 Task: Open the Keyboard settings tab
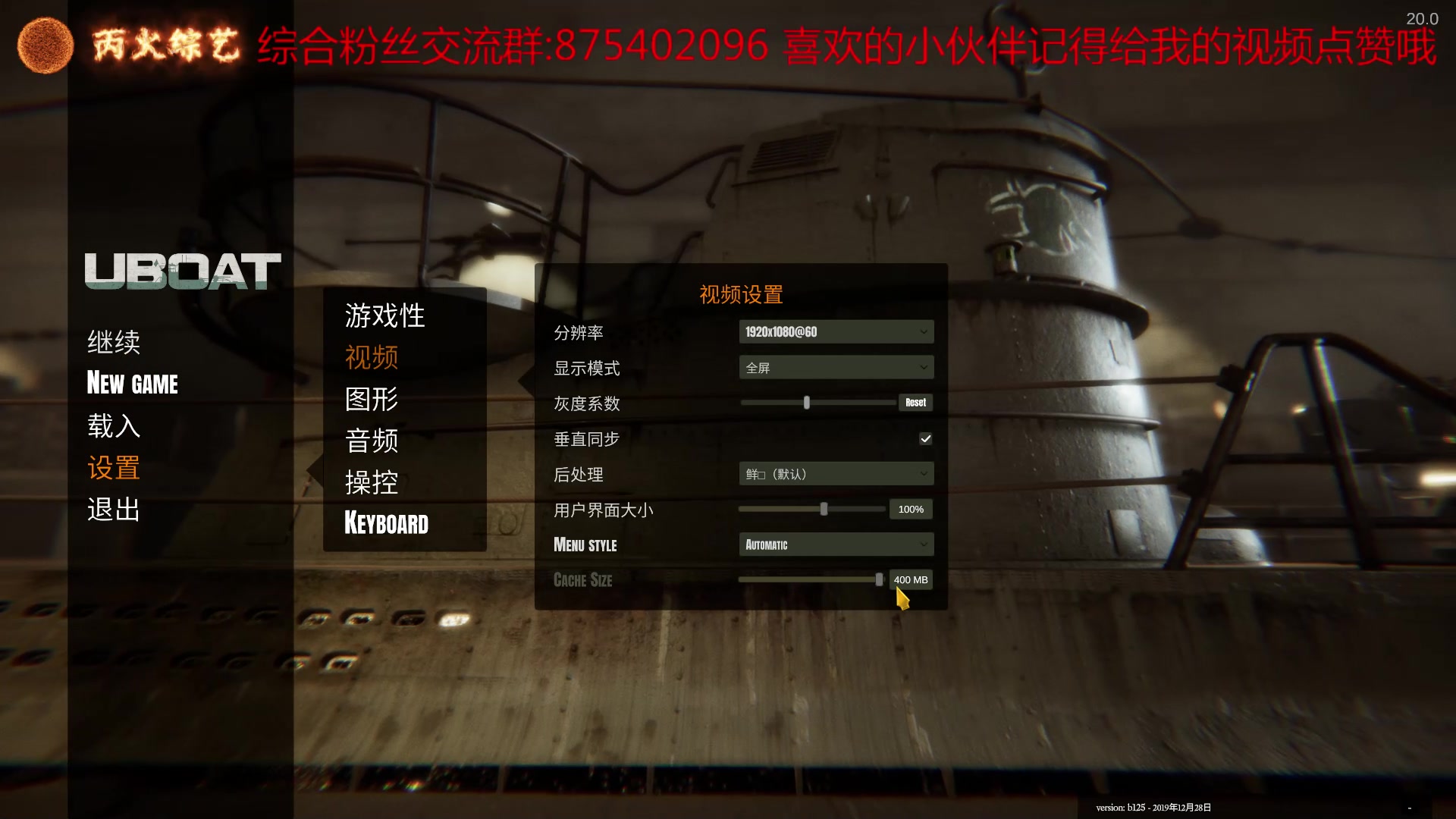[386, 523]
